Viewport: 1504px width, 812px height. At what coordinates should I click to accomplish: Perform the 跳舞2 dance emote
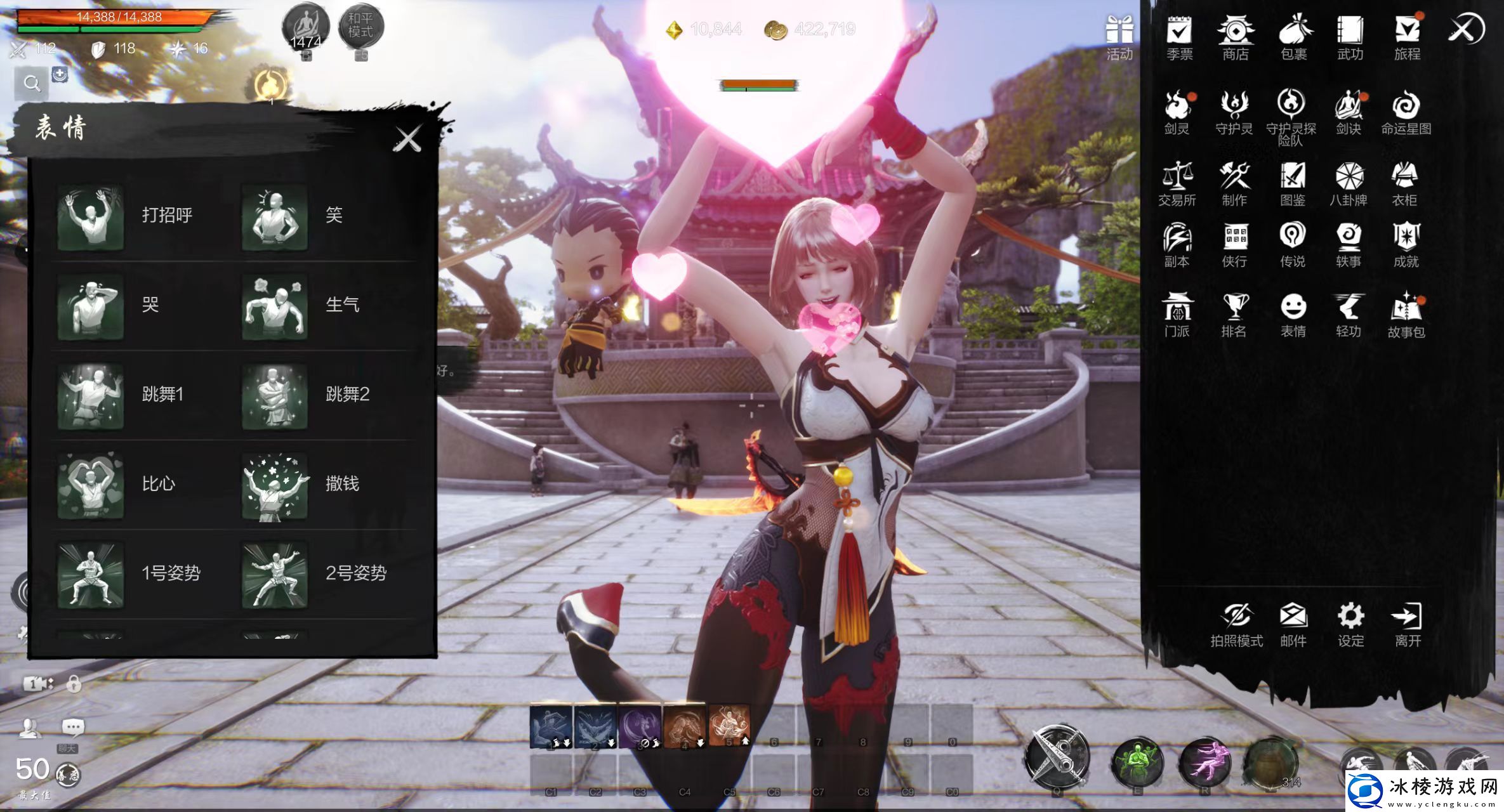pyautogui.click(x=275, y=395)
